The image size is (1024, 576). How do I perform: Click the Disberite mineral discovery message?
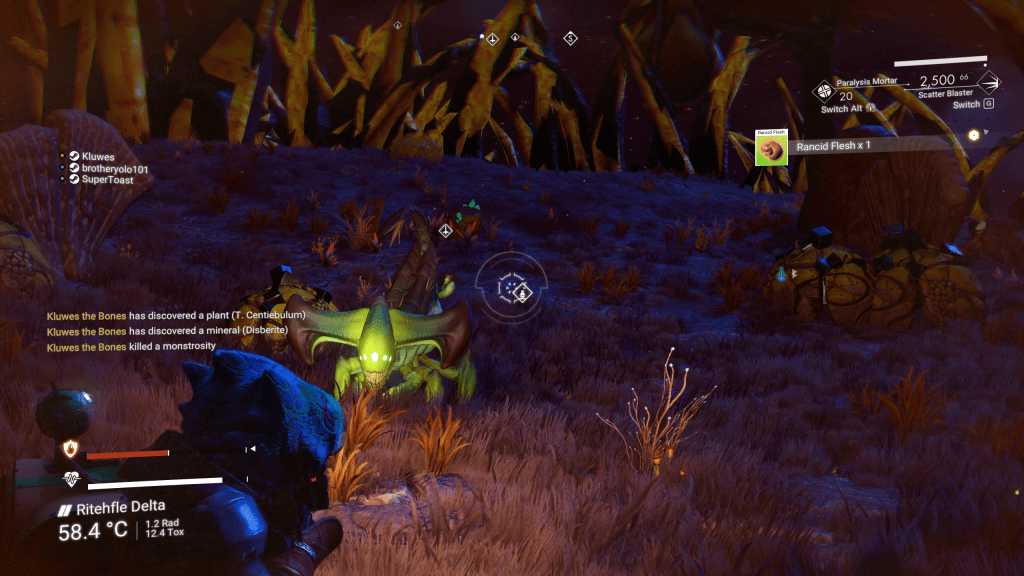(x=168, y=331)
